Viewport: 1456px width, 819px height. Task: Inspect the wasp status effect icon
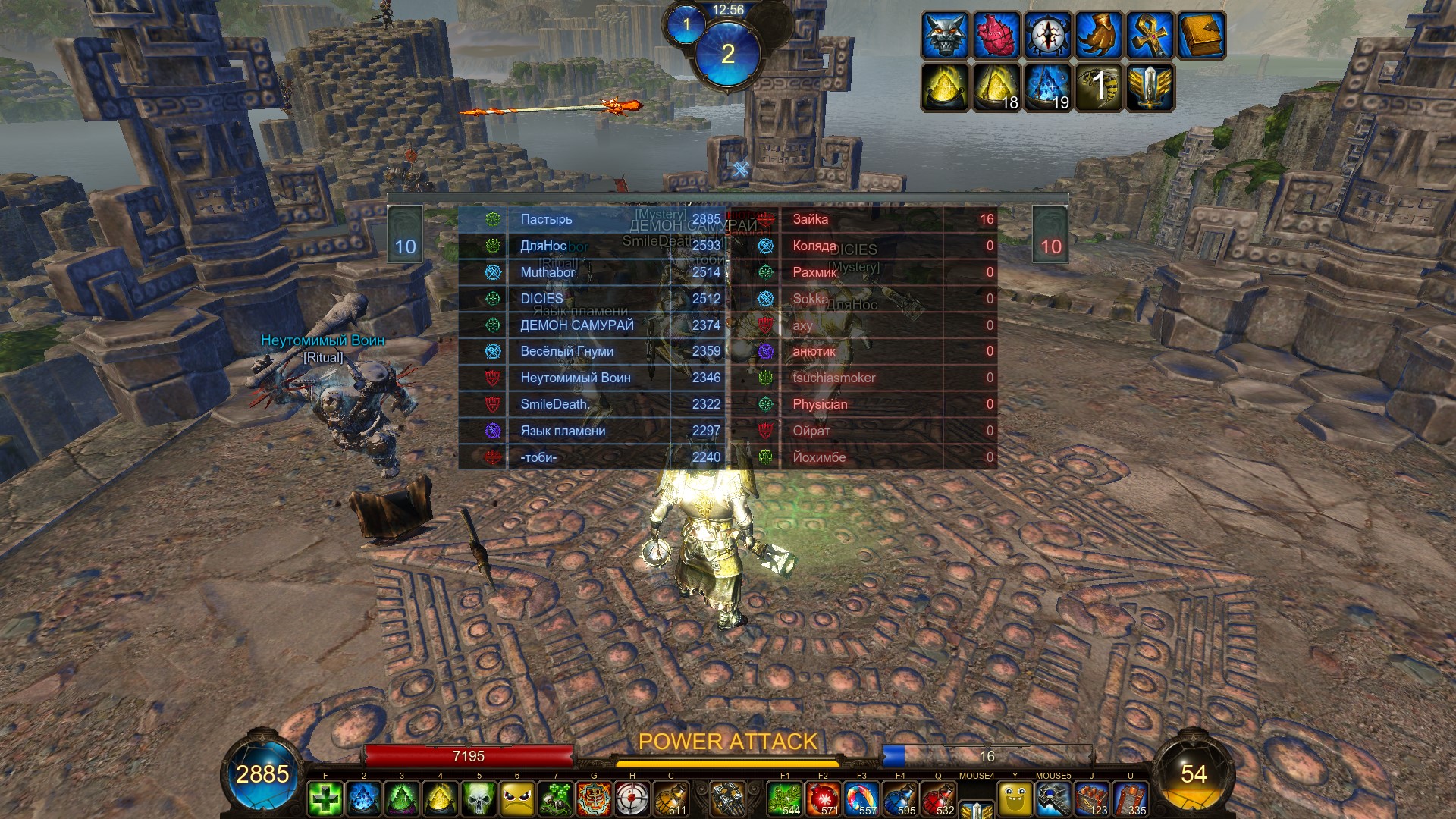point(1099,86)
